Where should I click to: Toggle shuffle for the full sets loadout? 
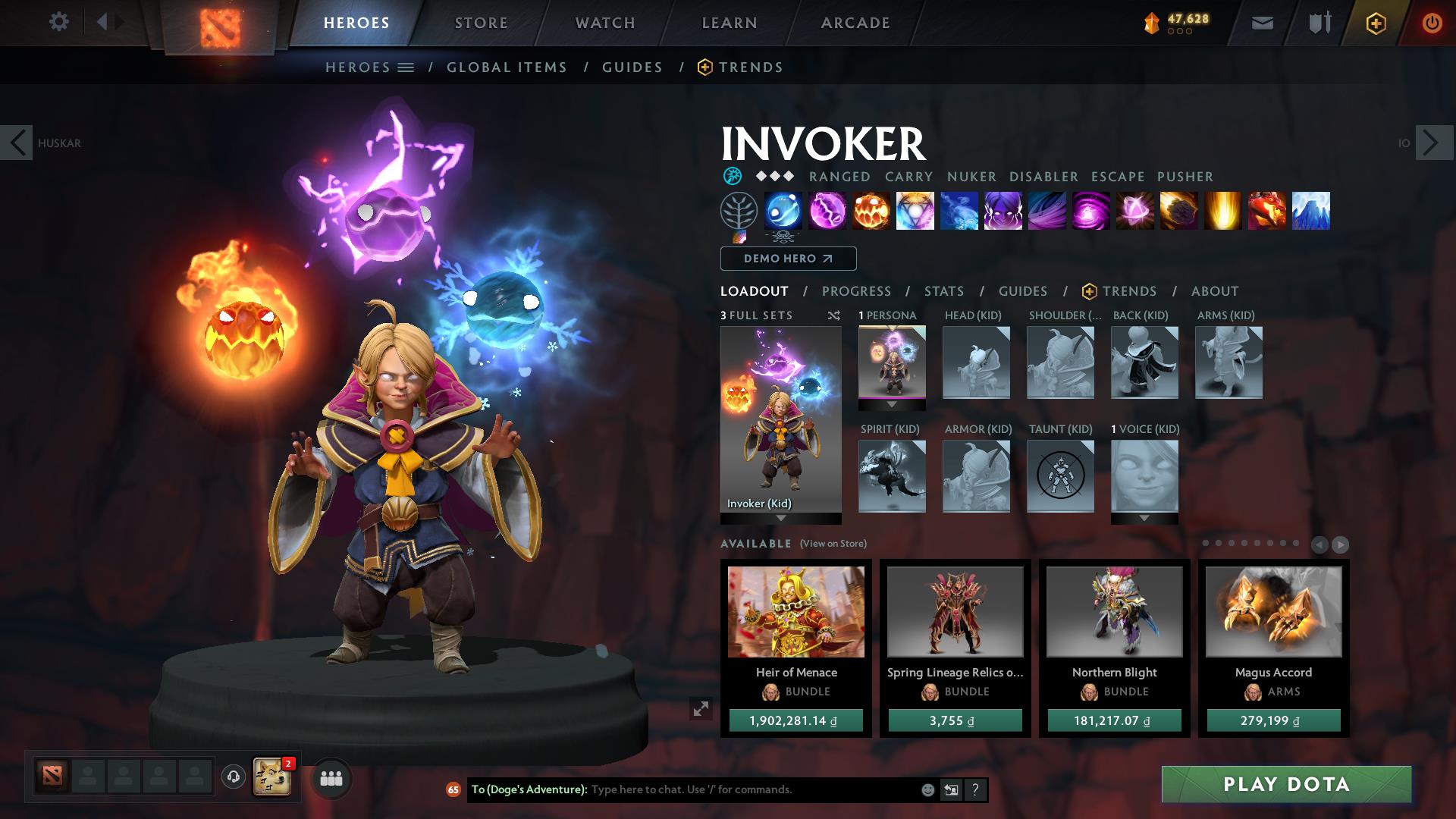click(834, 316)
